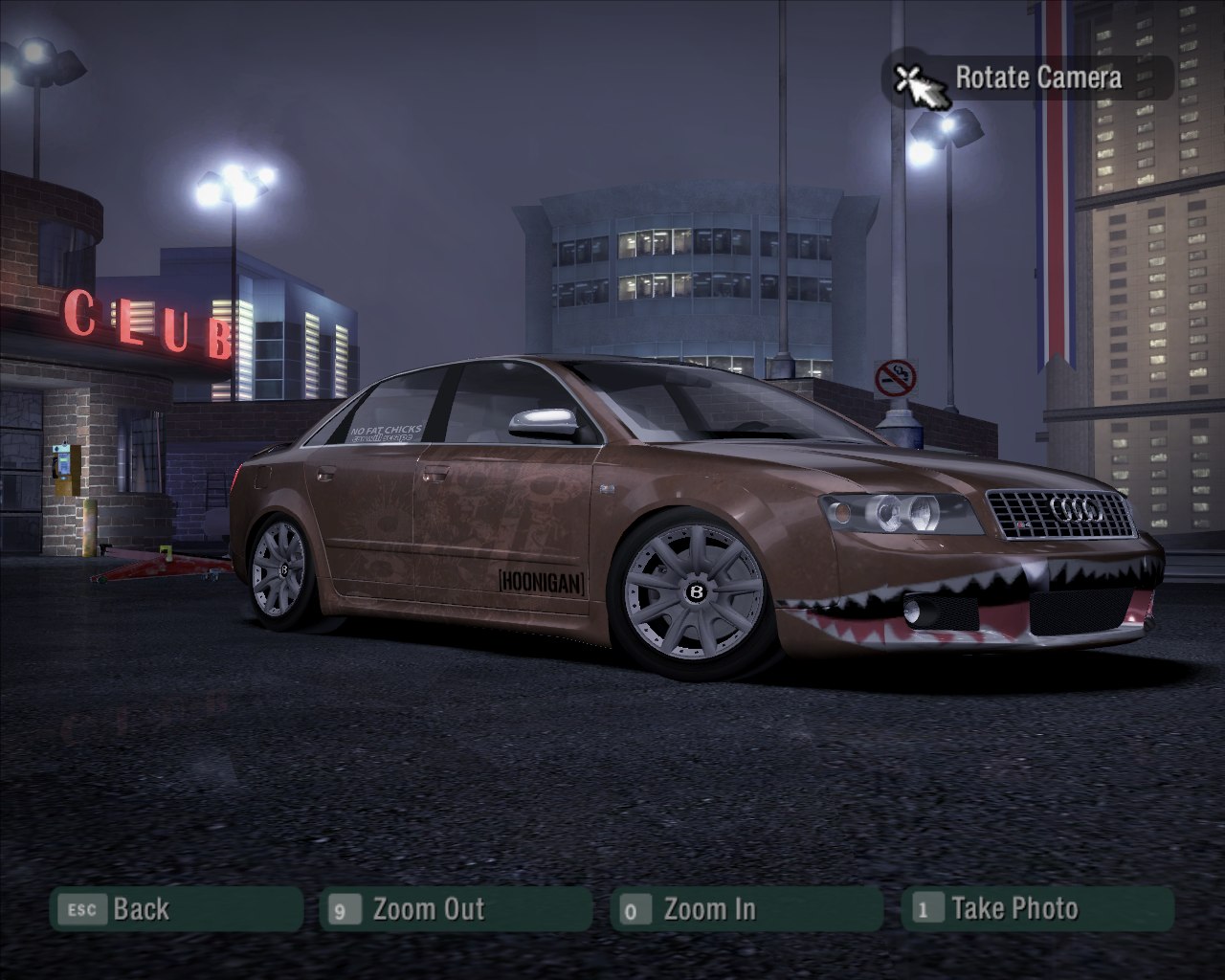
Task: Take a photo of the car
Action: [x=1036, y=909]
